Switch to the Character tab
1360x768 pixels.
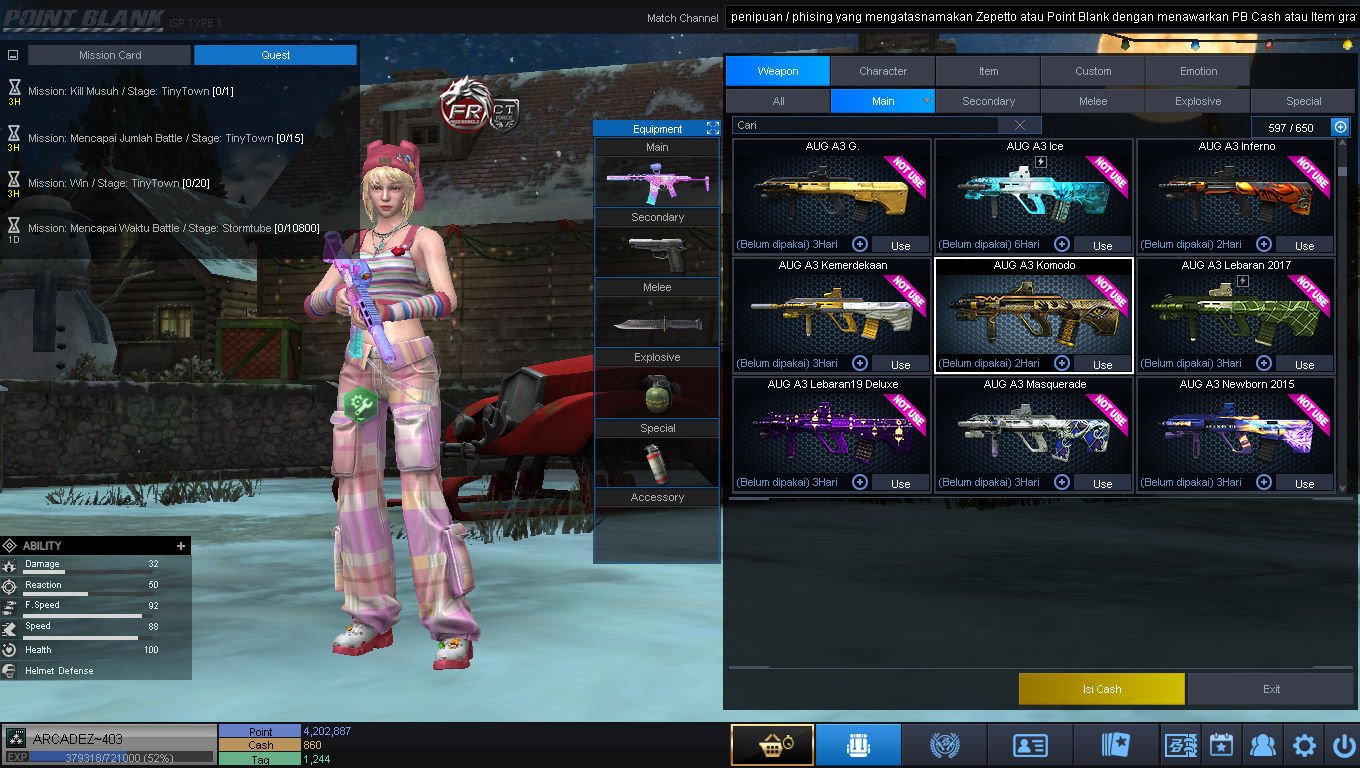point(882,71)
